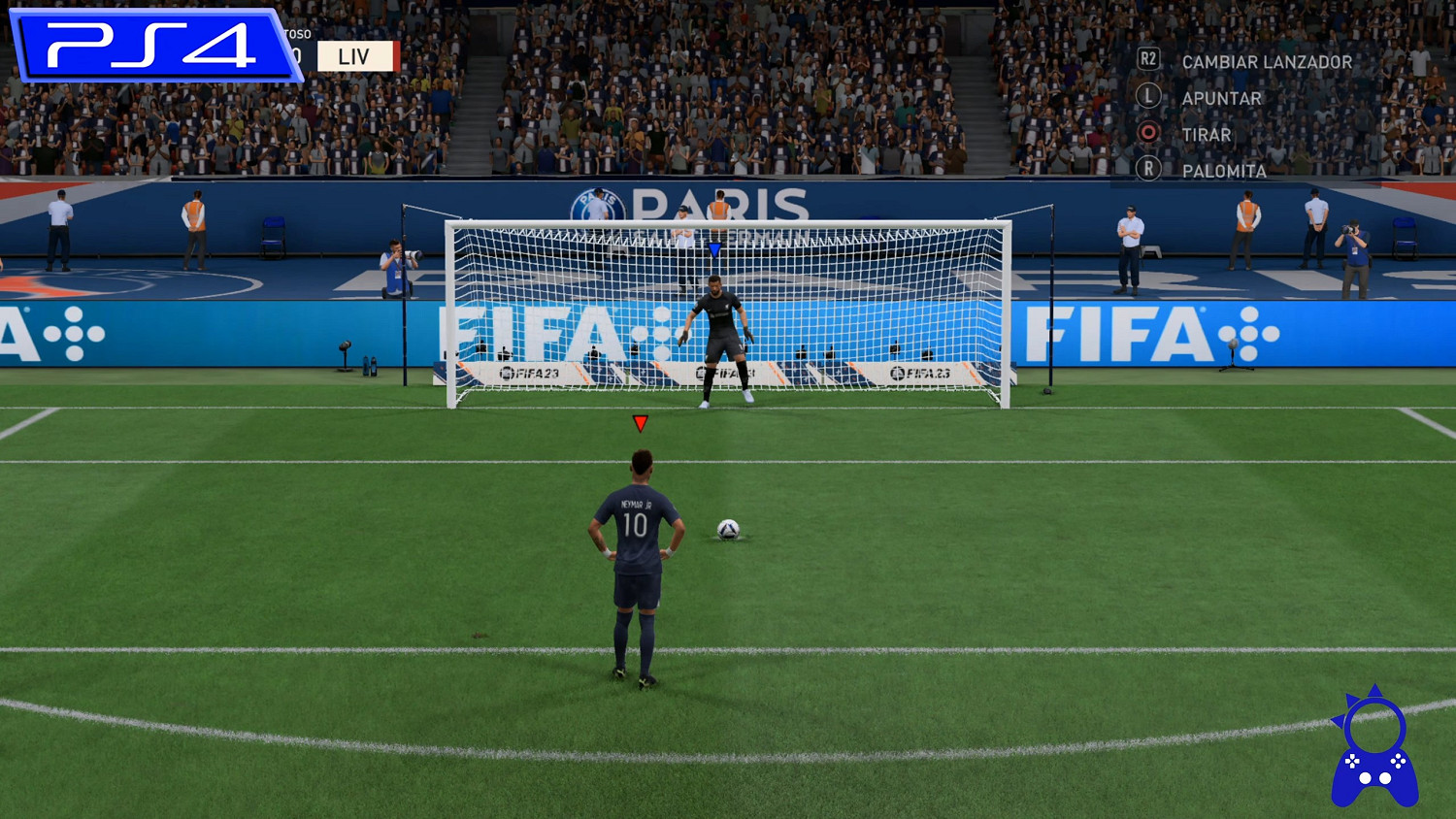Expand the Apuntar control entry

[1221, 97]
